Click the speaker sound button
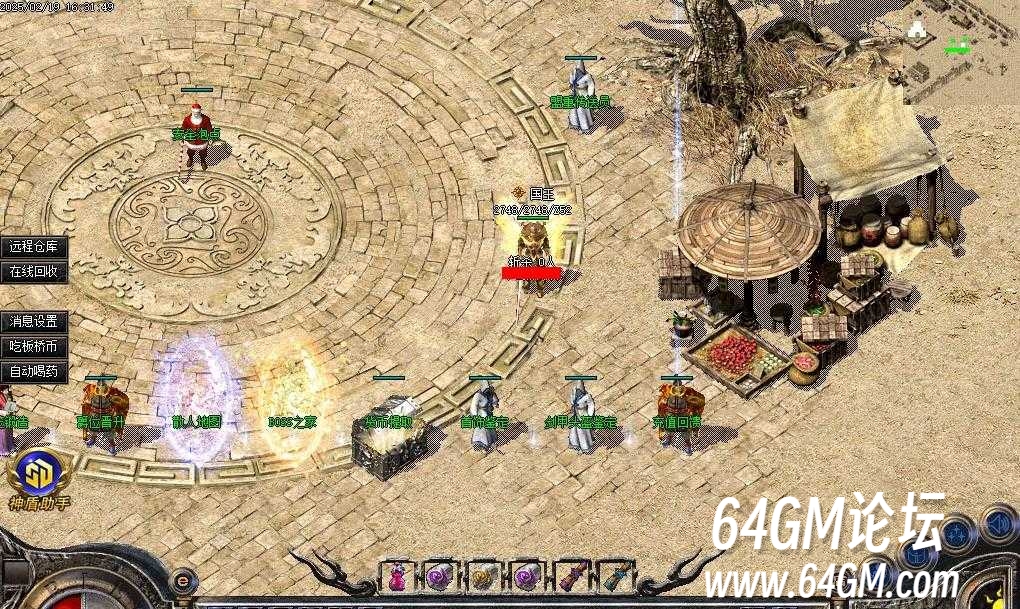This screenshot has height=609, width=1020. [x=998, y=524]
